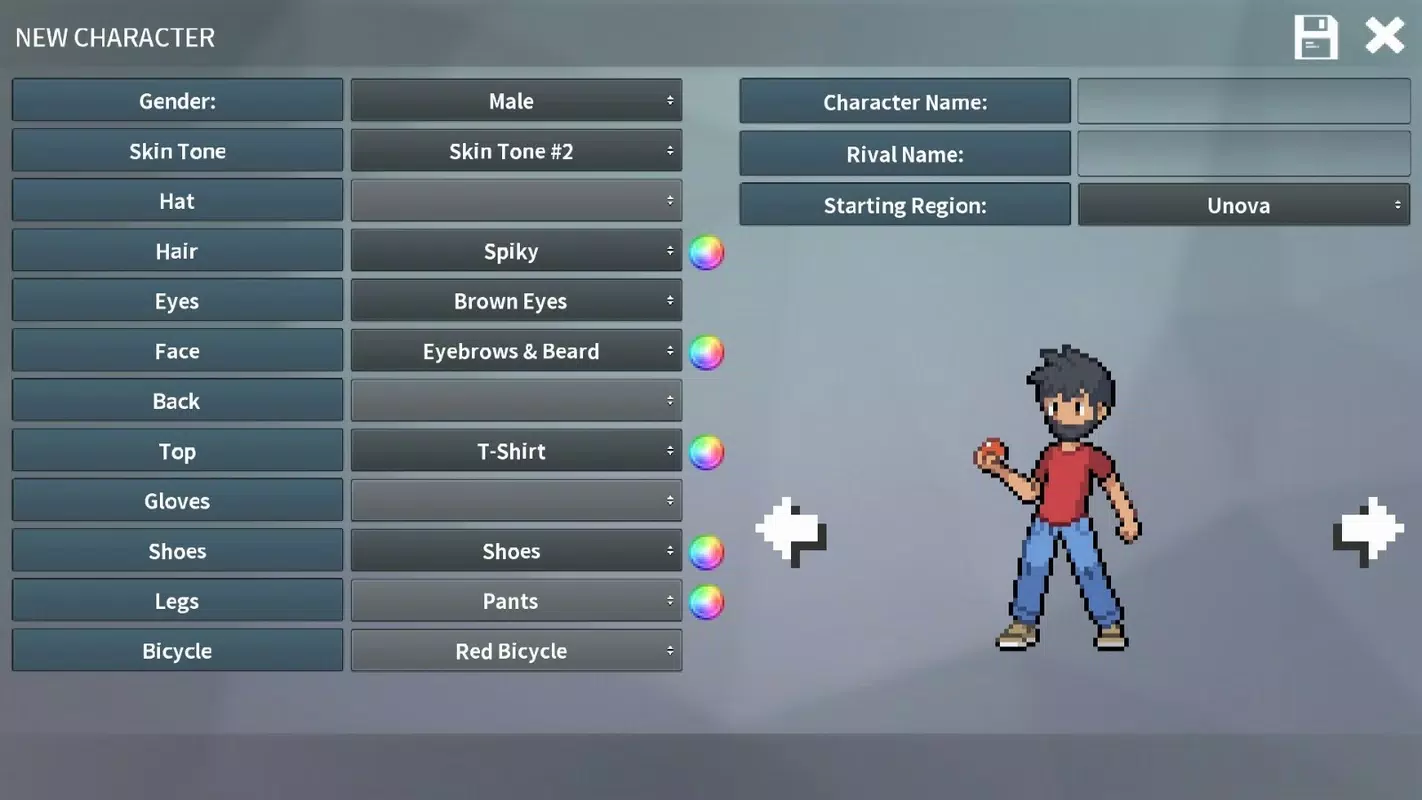
Task: Open the Pants color picker wheel
Action: coord(707,601)
